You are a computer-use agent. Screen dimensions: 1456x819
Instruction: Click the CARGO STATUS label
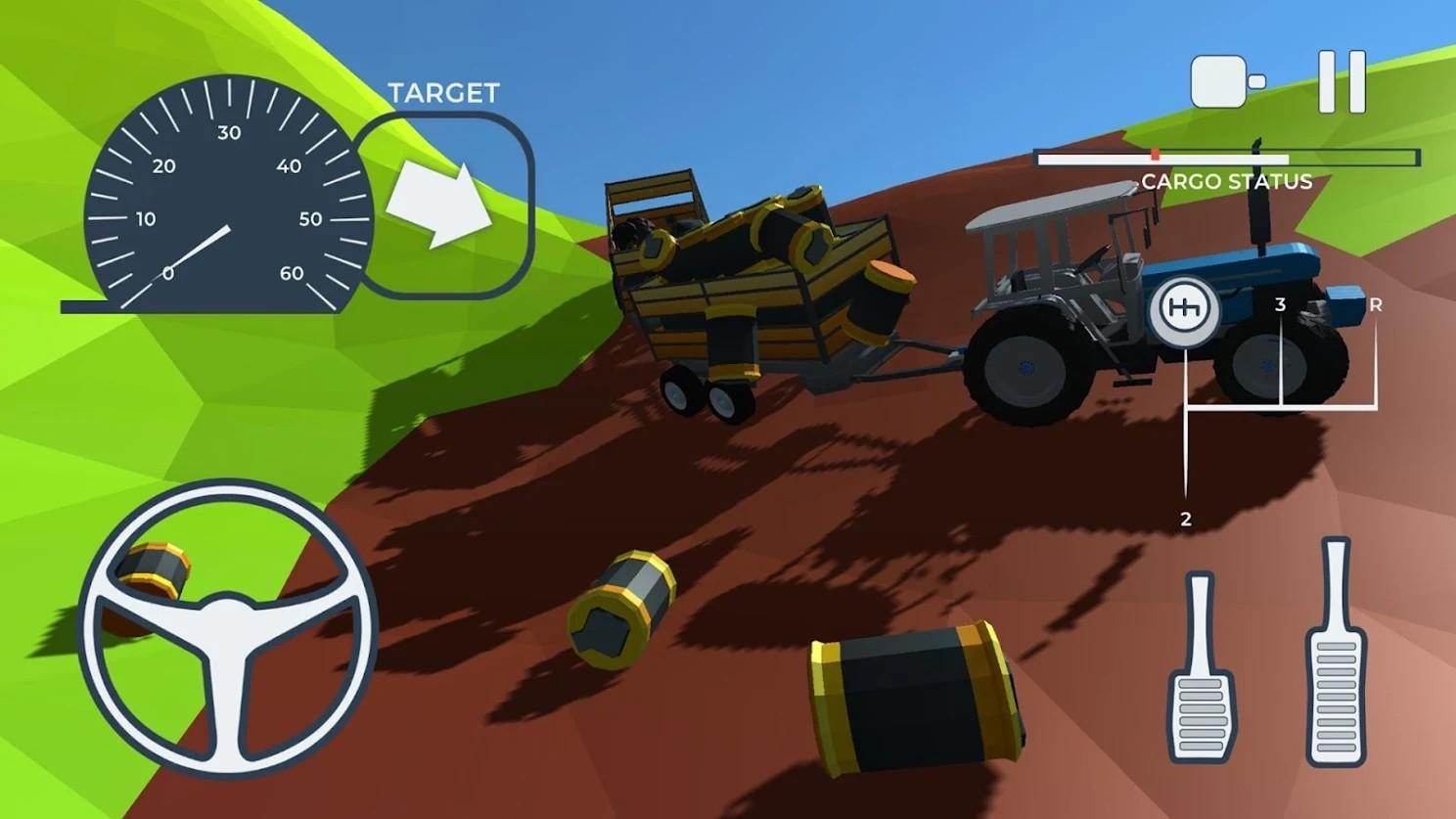pos(1228,182)
